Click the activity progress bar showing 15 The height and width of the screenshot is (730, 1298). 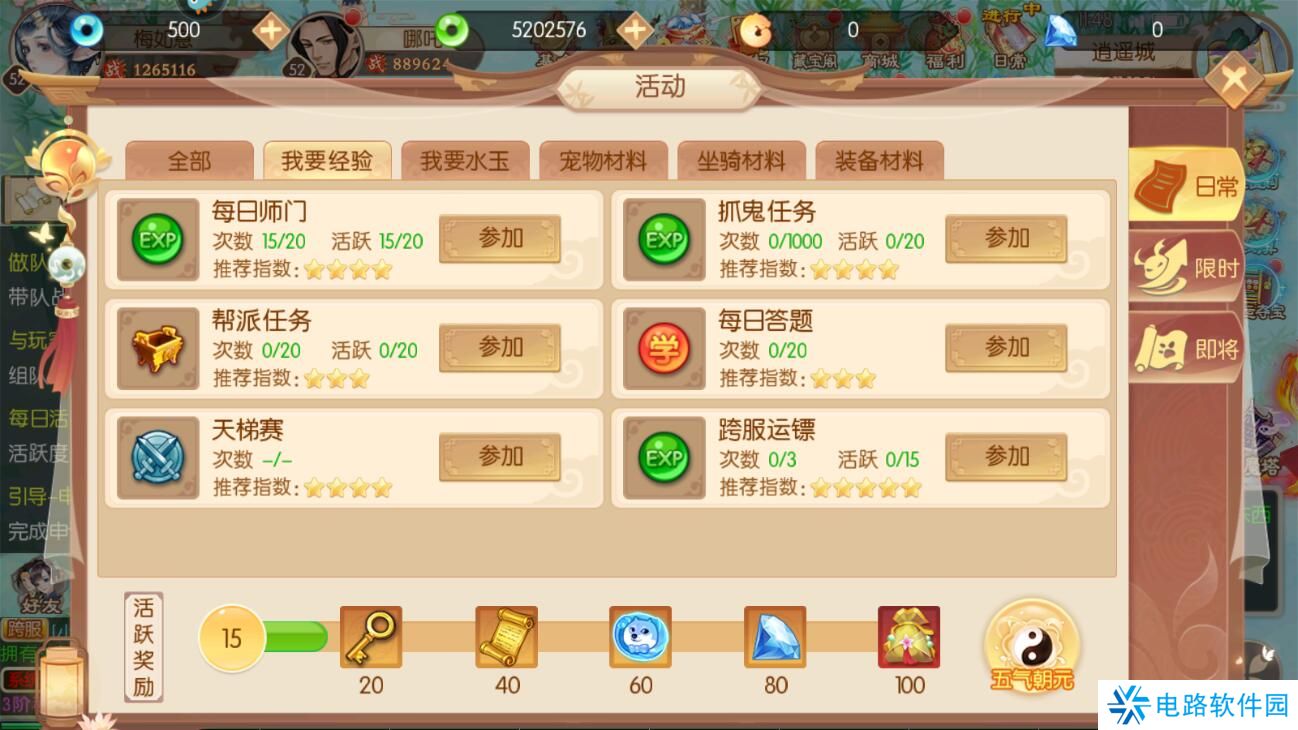[x=232, y=637]
